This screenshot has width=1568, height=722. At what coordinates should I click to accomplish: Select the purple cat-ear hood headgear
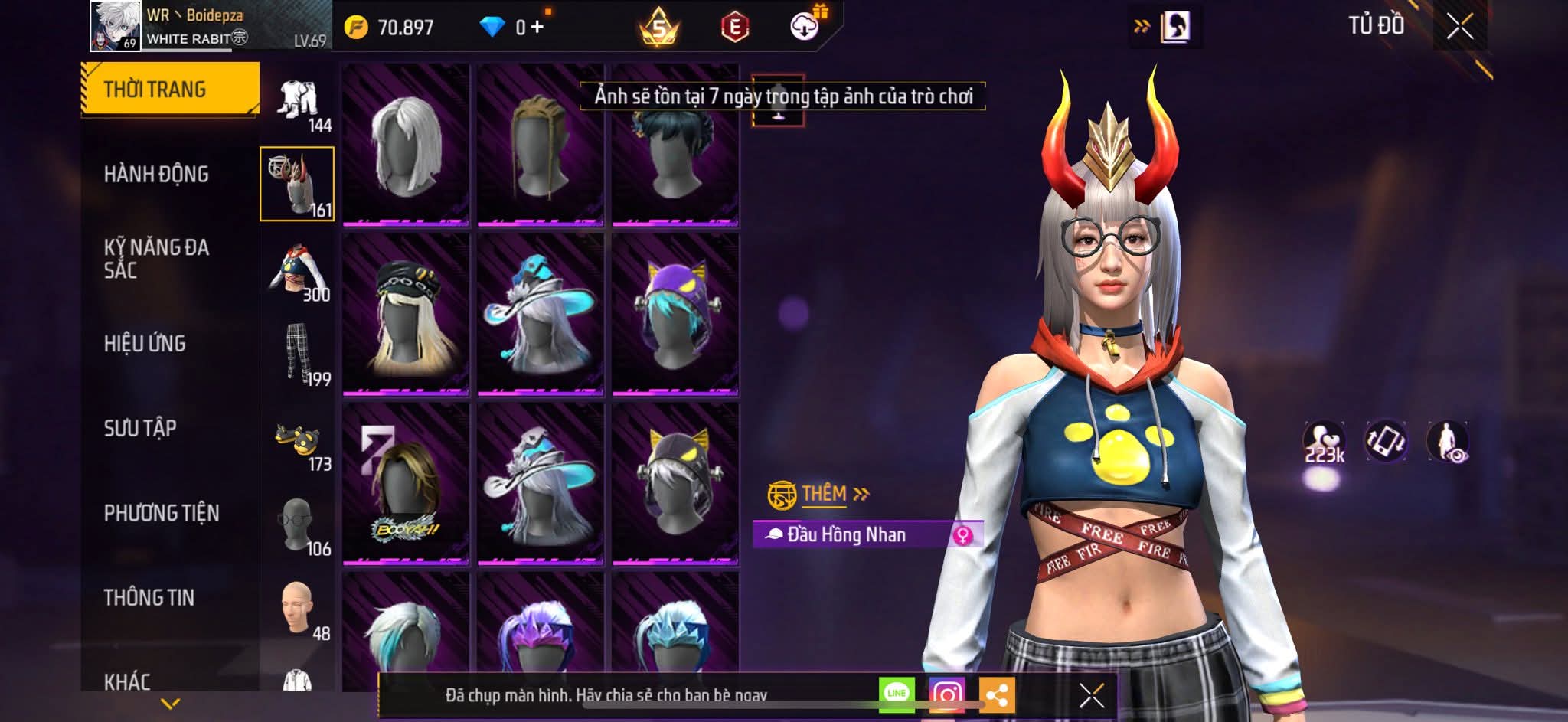click(675, 315)
